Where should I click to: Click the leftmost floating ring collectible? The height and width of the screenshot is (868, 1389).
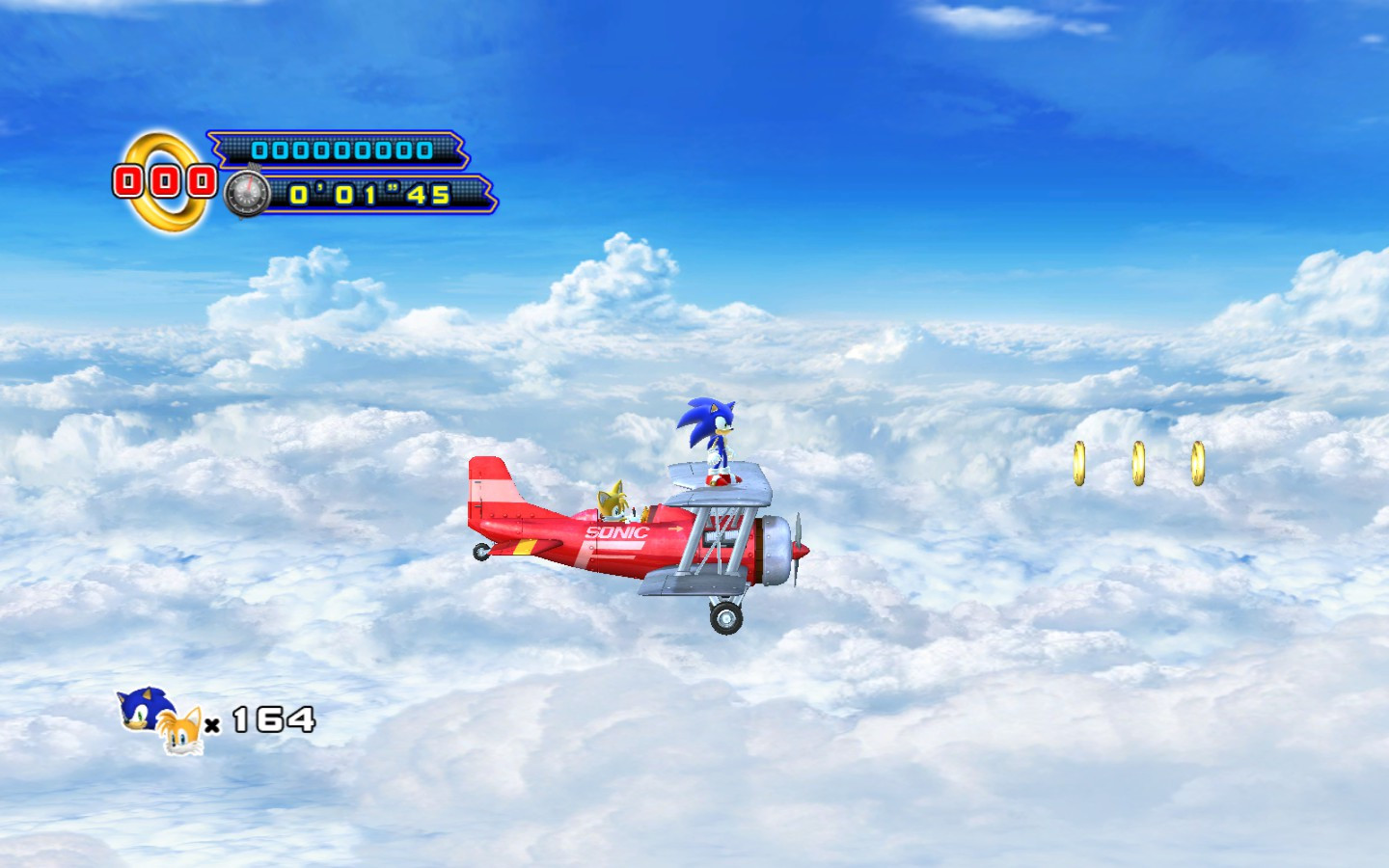point(1079,461)
